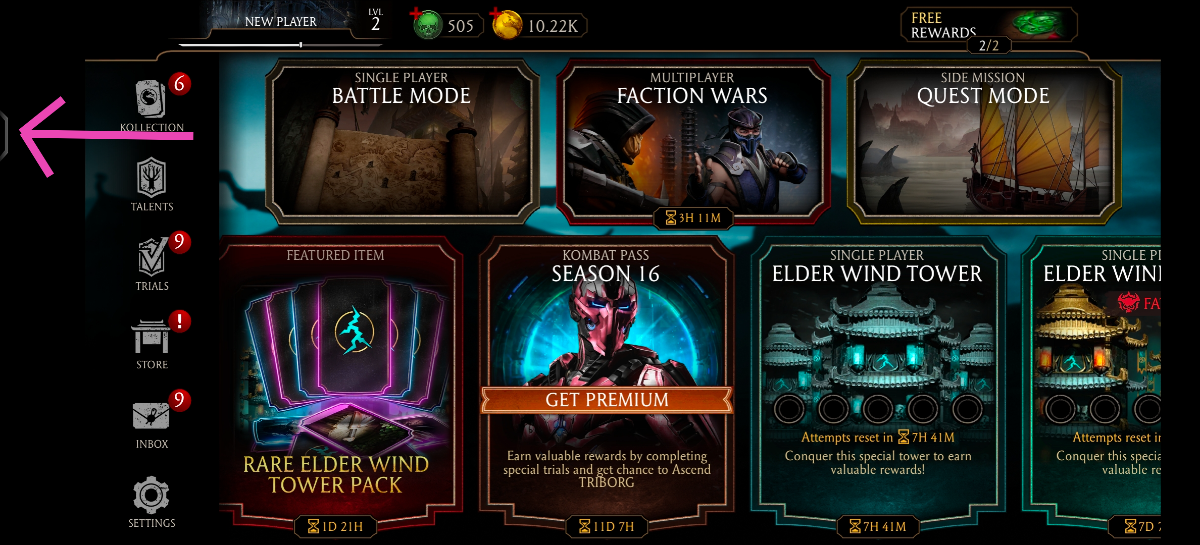The width and height of the screenshot is (1200, 545).
Task: Choose Quest Mode side mission
Action: pos(982,143)
